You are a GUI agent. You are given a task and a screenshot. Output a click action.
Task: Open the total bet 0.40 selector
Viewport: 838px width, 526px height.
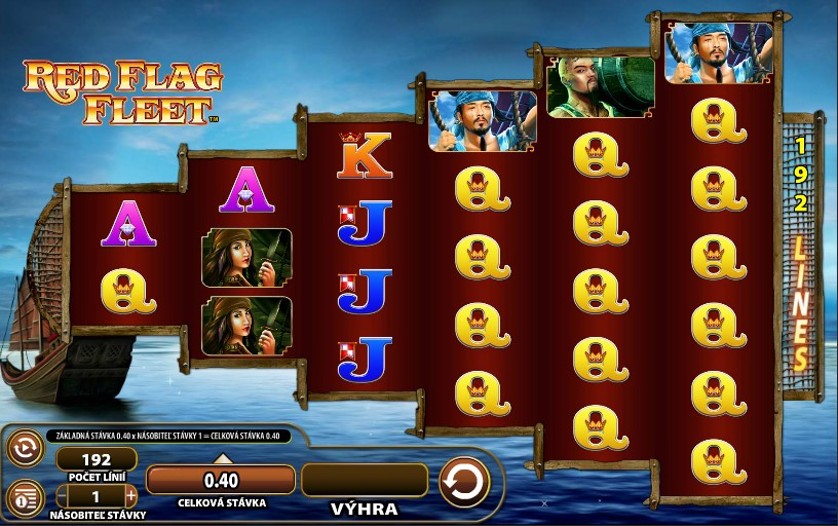(x=221, y=480)
